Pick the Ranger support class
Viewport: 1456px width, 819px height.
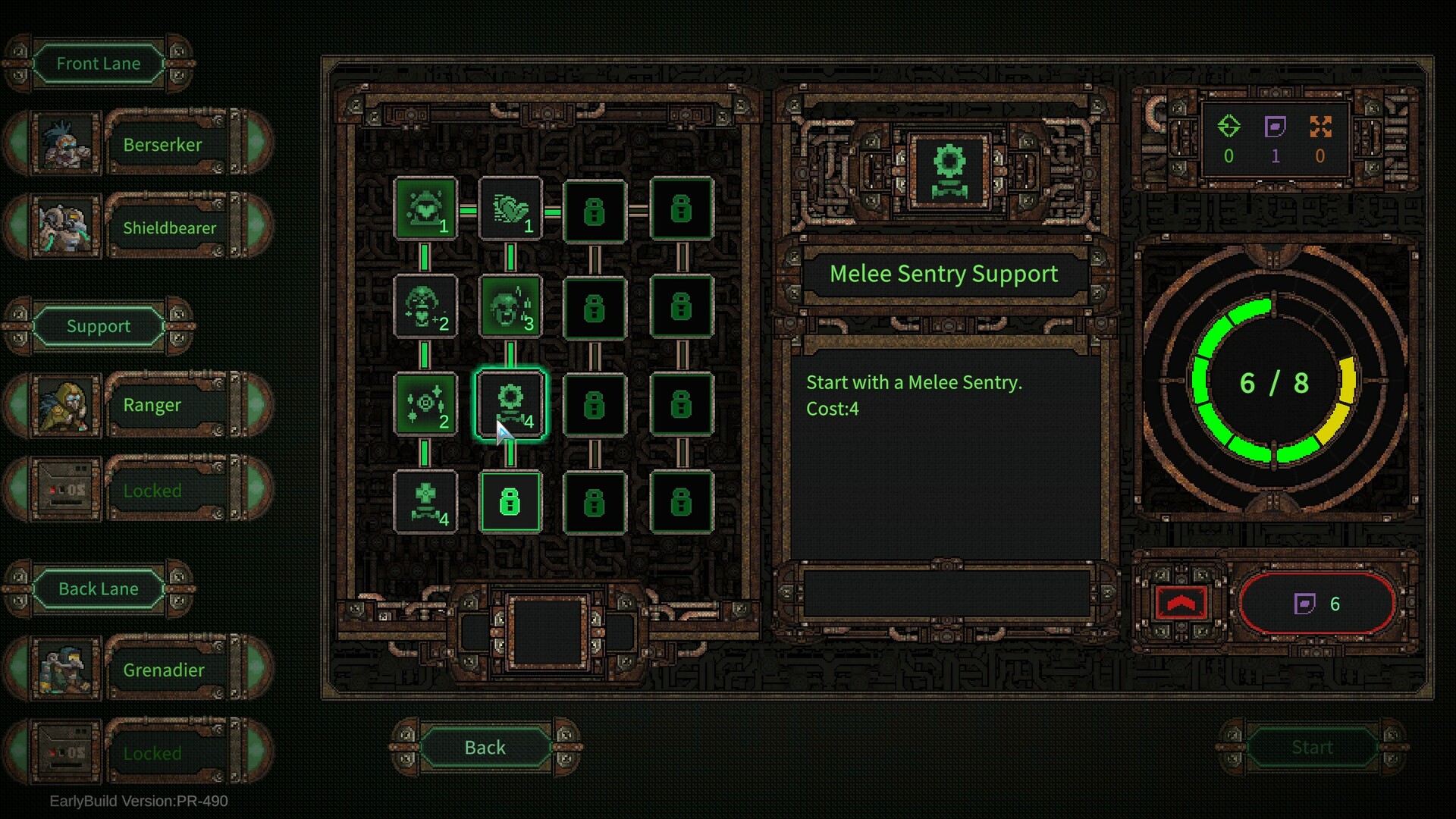coord(152,405)
